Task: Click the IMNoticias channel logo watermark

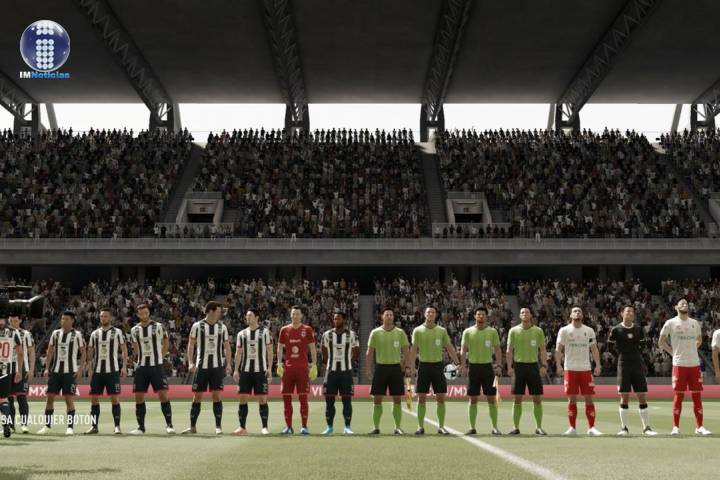Action: click(45, 48)
